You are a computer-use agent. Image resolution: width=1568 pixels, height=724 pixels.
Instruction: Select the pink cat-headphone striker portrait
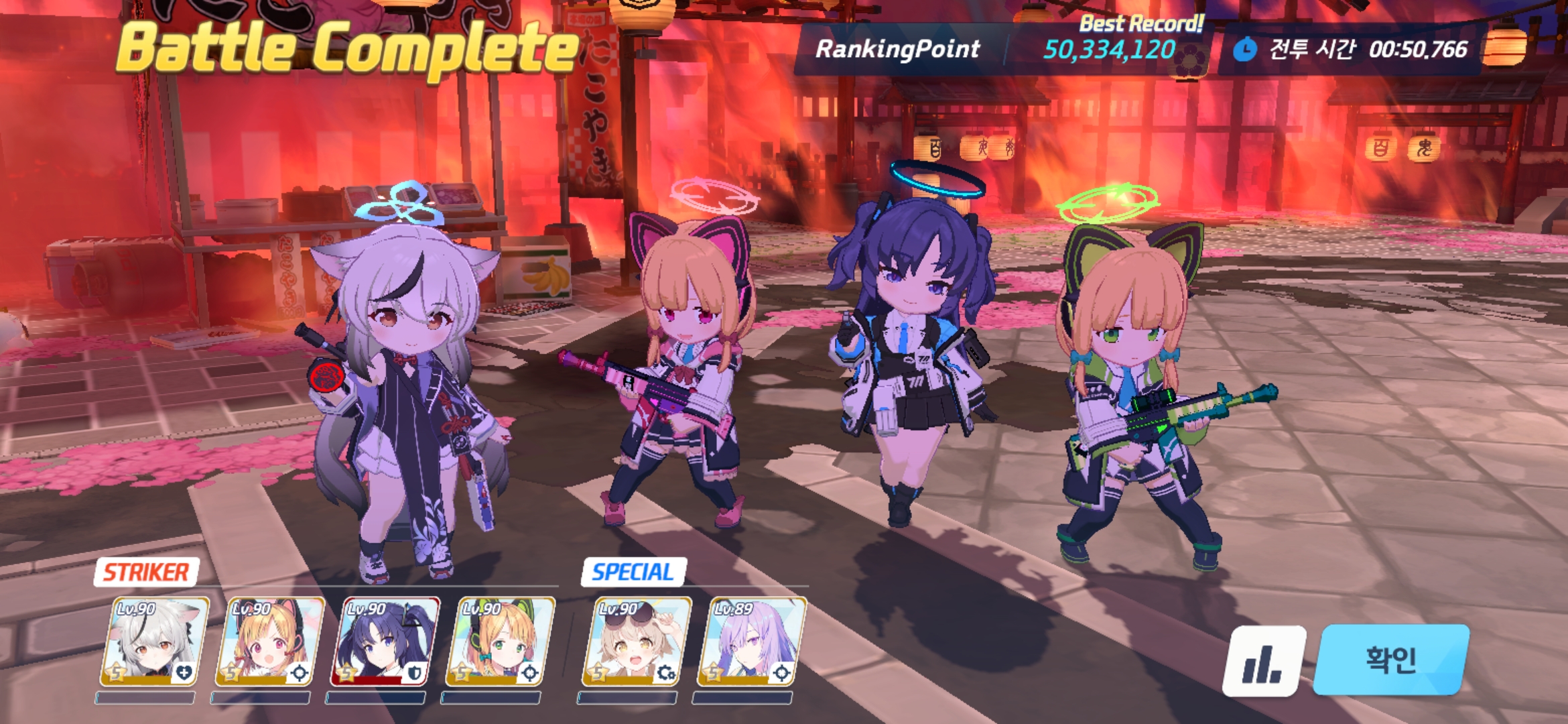click(x=269, y=642)
